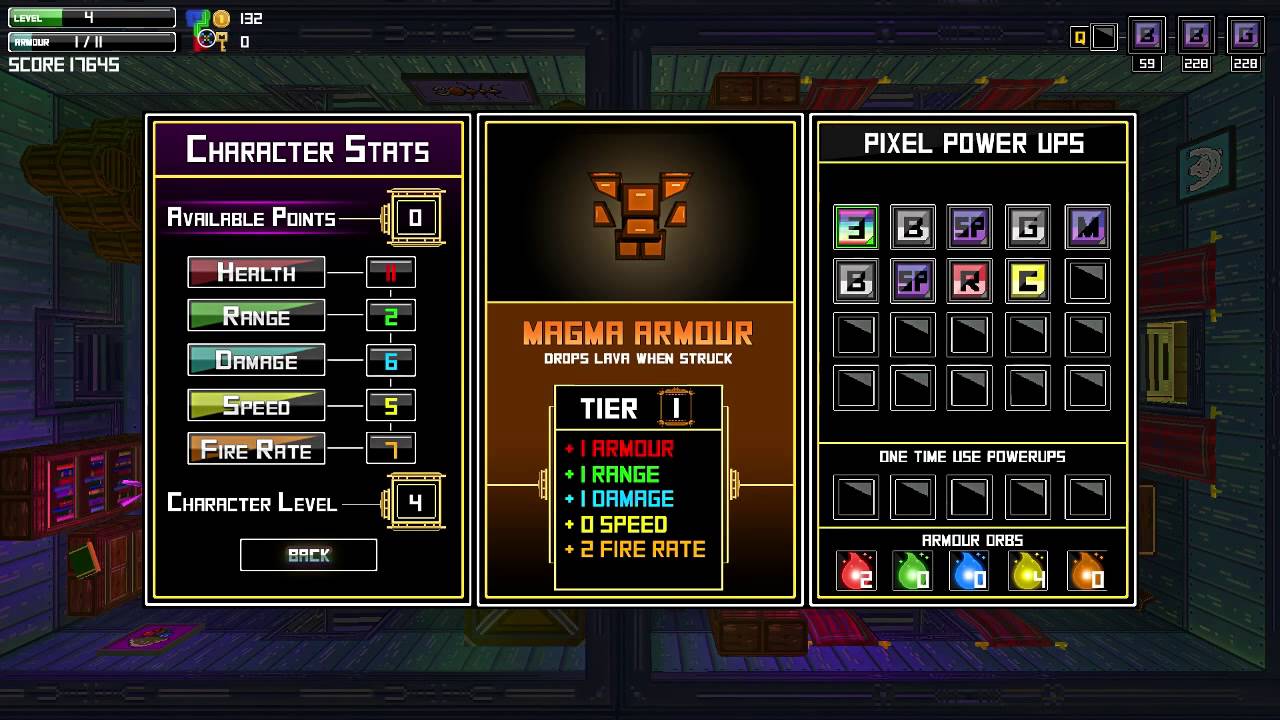
Task: Click the blue armour orb
Action: tap(970, 571)
